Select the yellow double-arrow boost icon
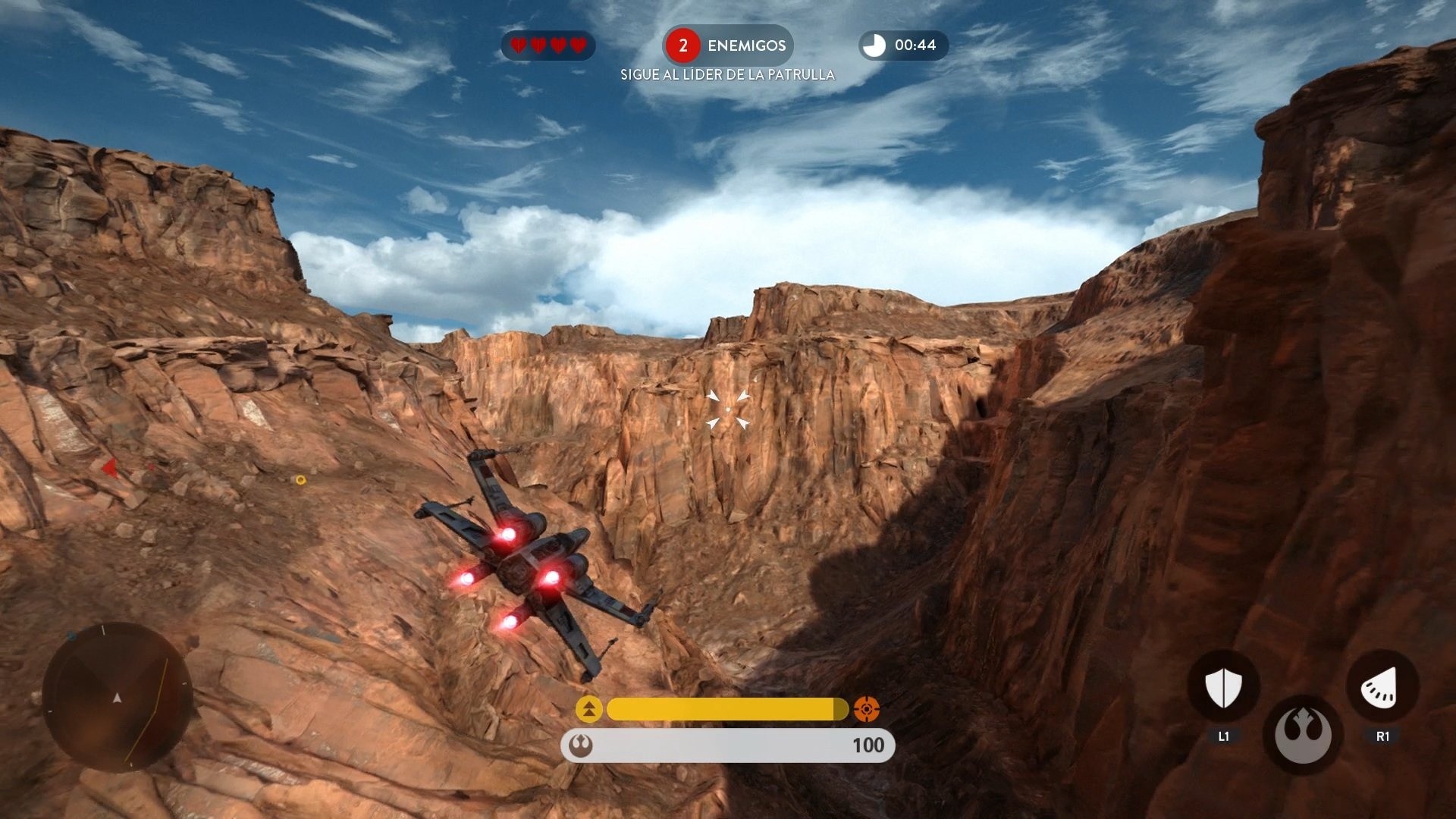The width and height of the screenshot is (1456, 819). click(x=588, y=709)
